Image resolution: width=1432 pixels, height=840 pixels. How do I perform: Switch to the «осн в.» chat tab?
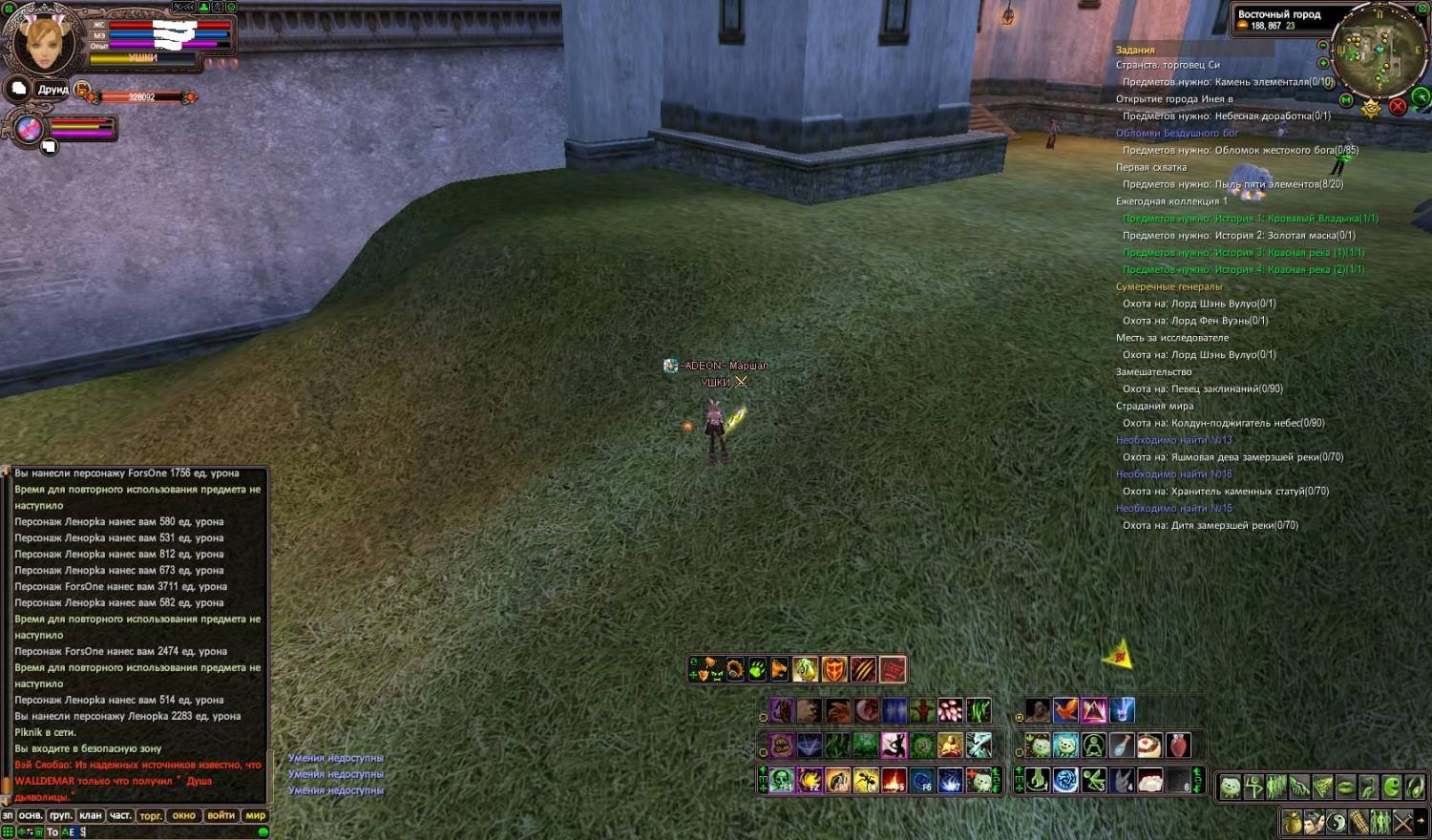point(31,815)
